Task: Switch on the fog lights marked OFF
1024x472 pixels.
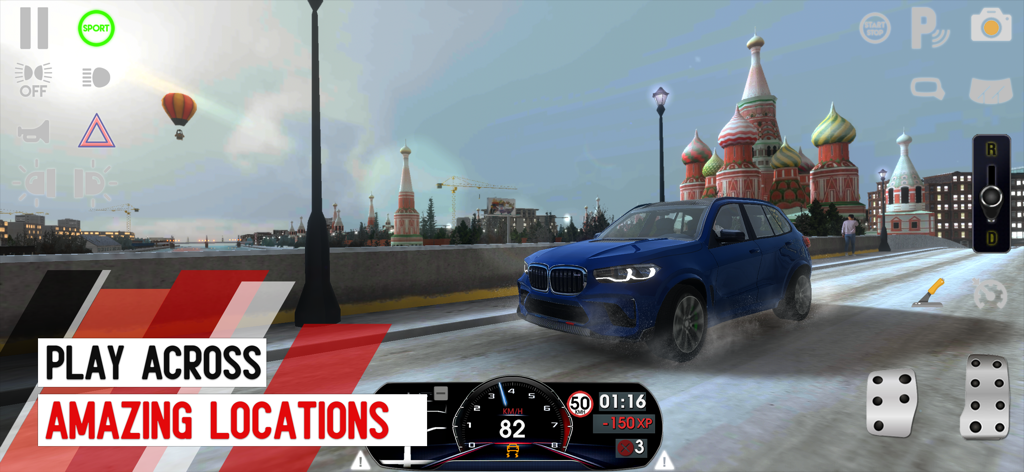Action: pyautogui.click(x=34, y=80)
